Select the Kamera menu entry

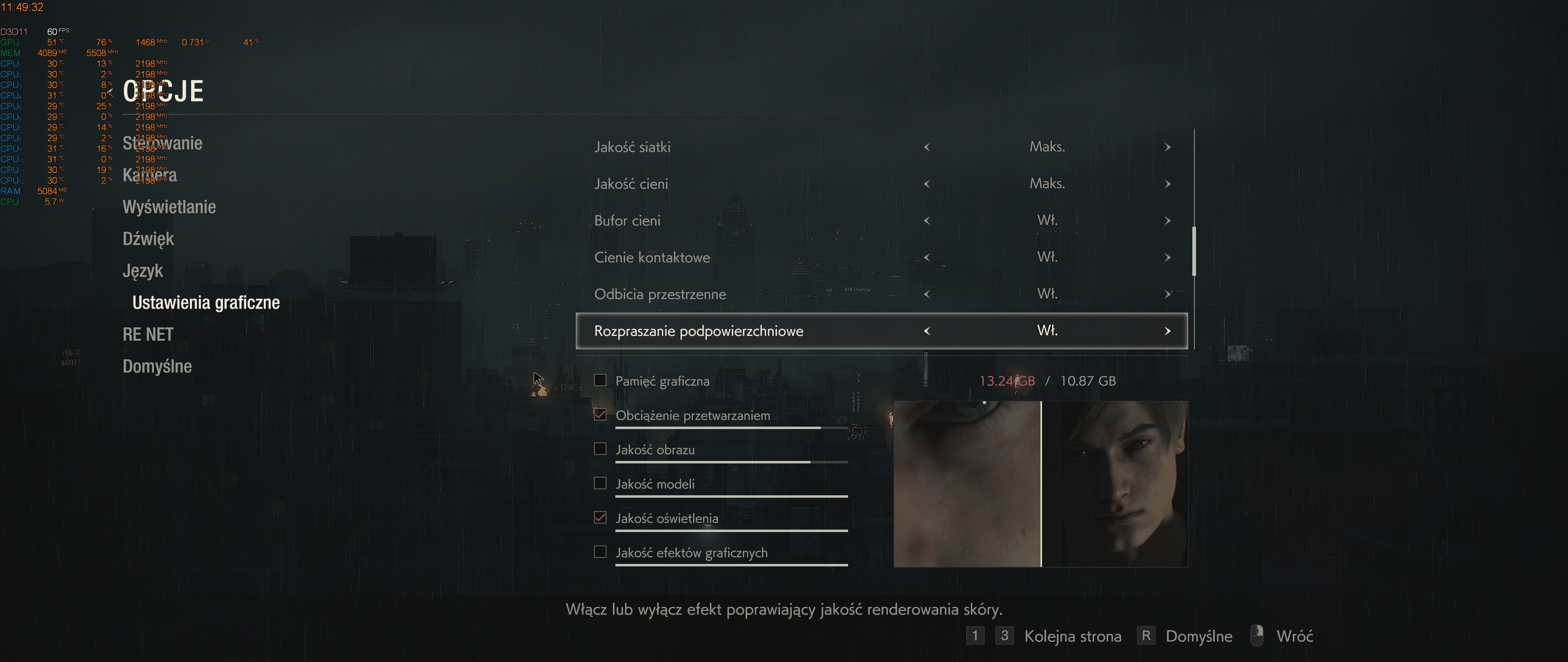tap(150, 175)
